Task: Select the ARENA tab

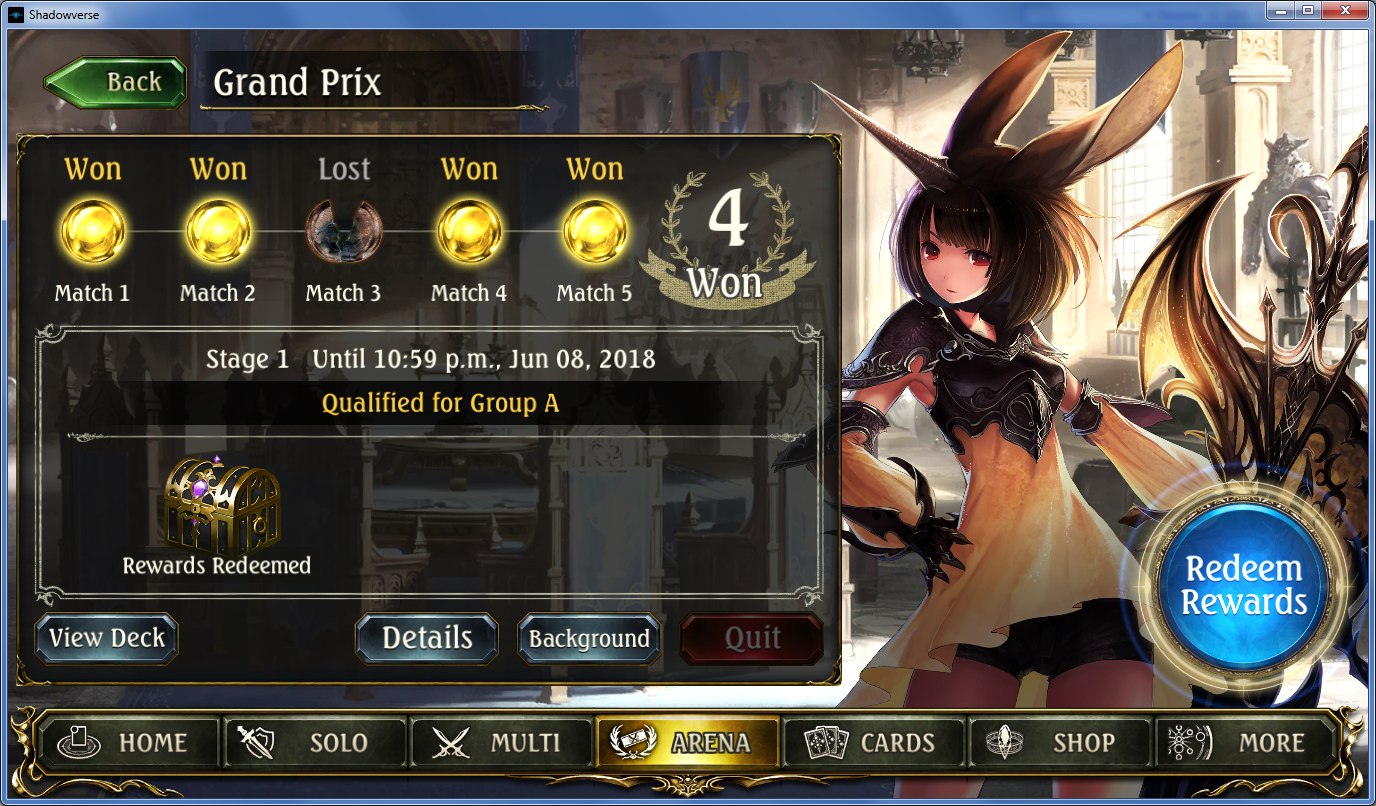Action: 687,743
